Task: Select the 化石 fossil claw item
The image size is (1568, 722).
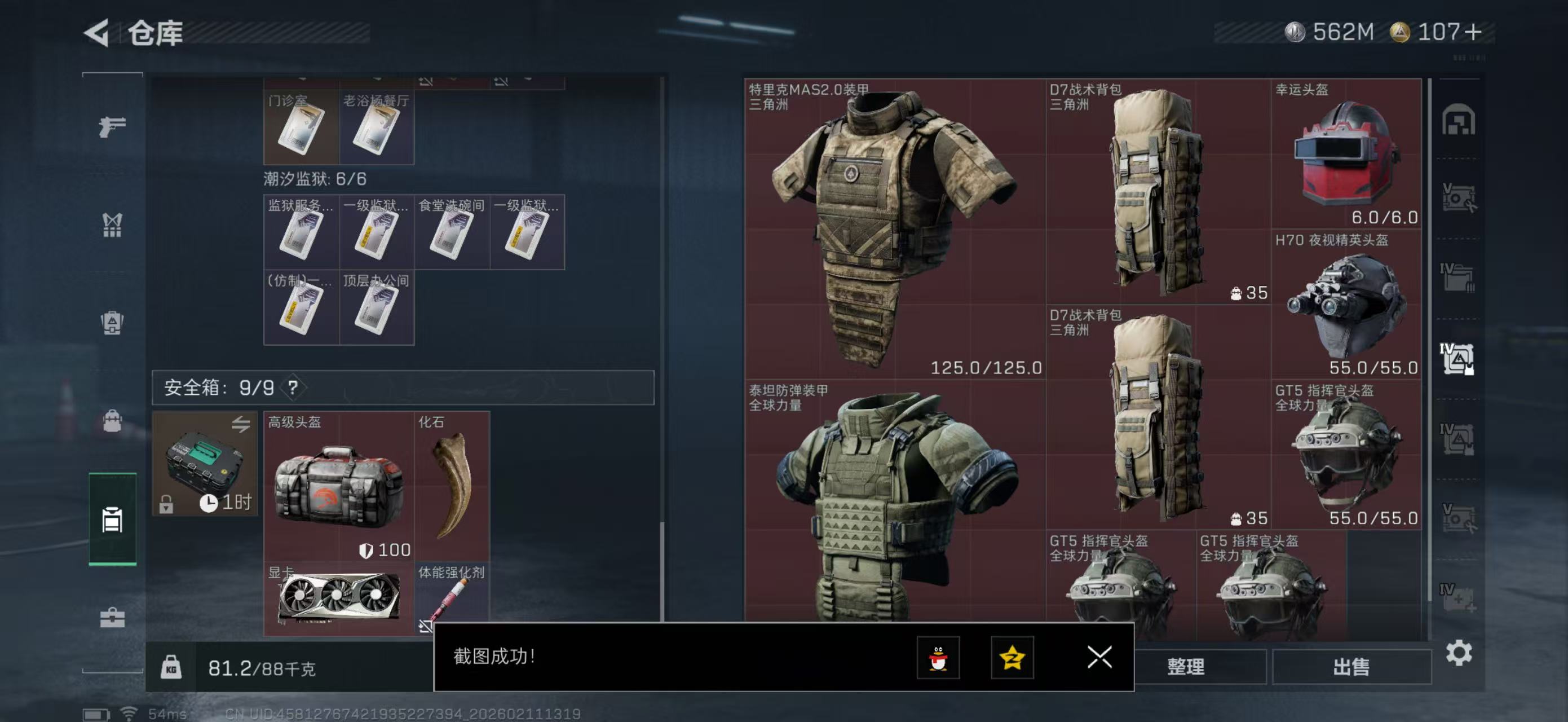Action: pos(452,486)
